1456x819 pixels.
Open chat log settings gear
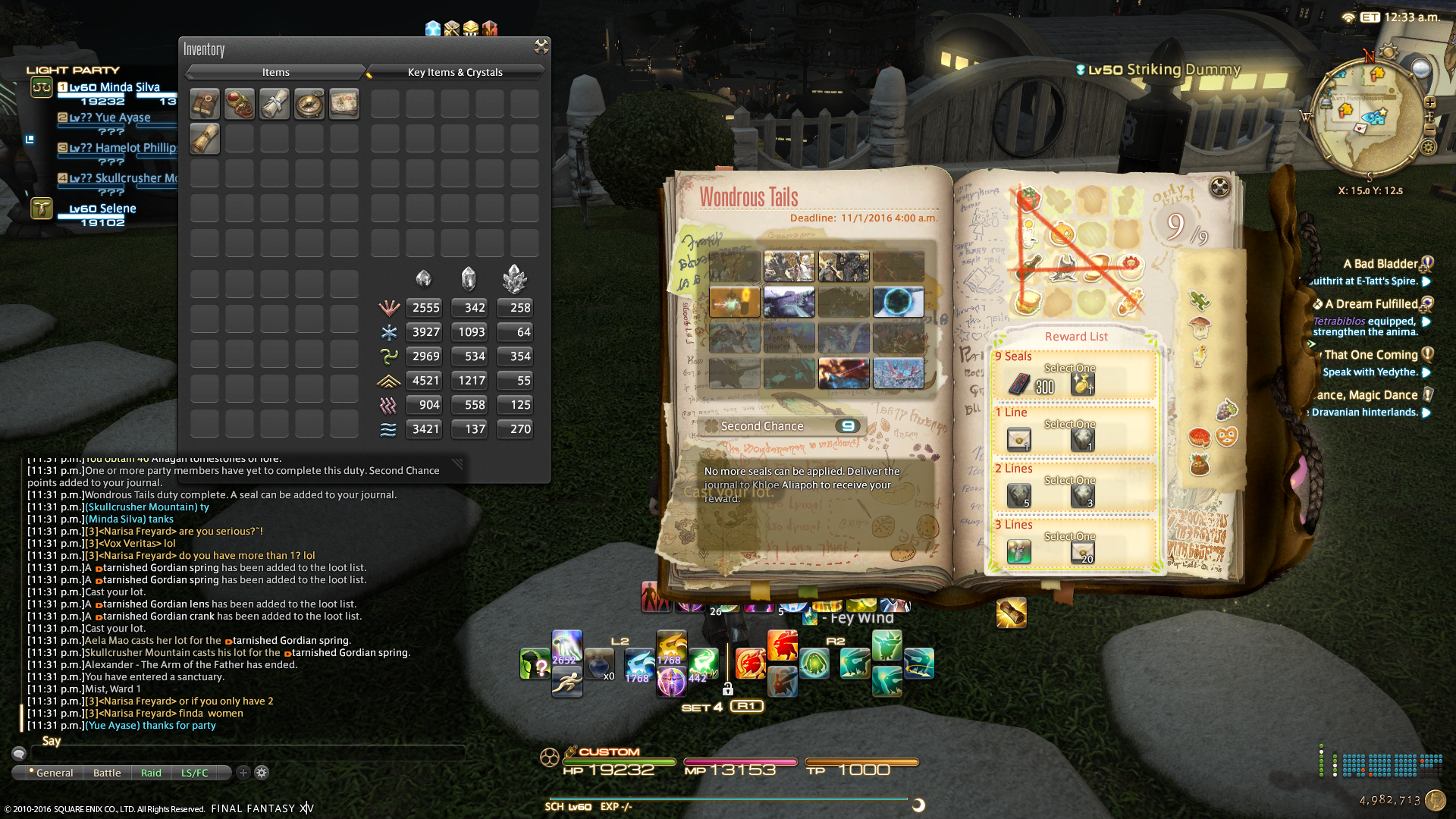(262, 773)
